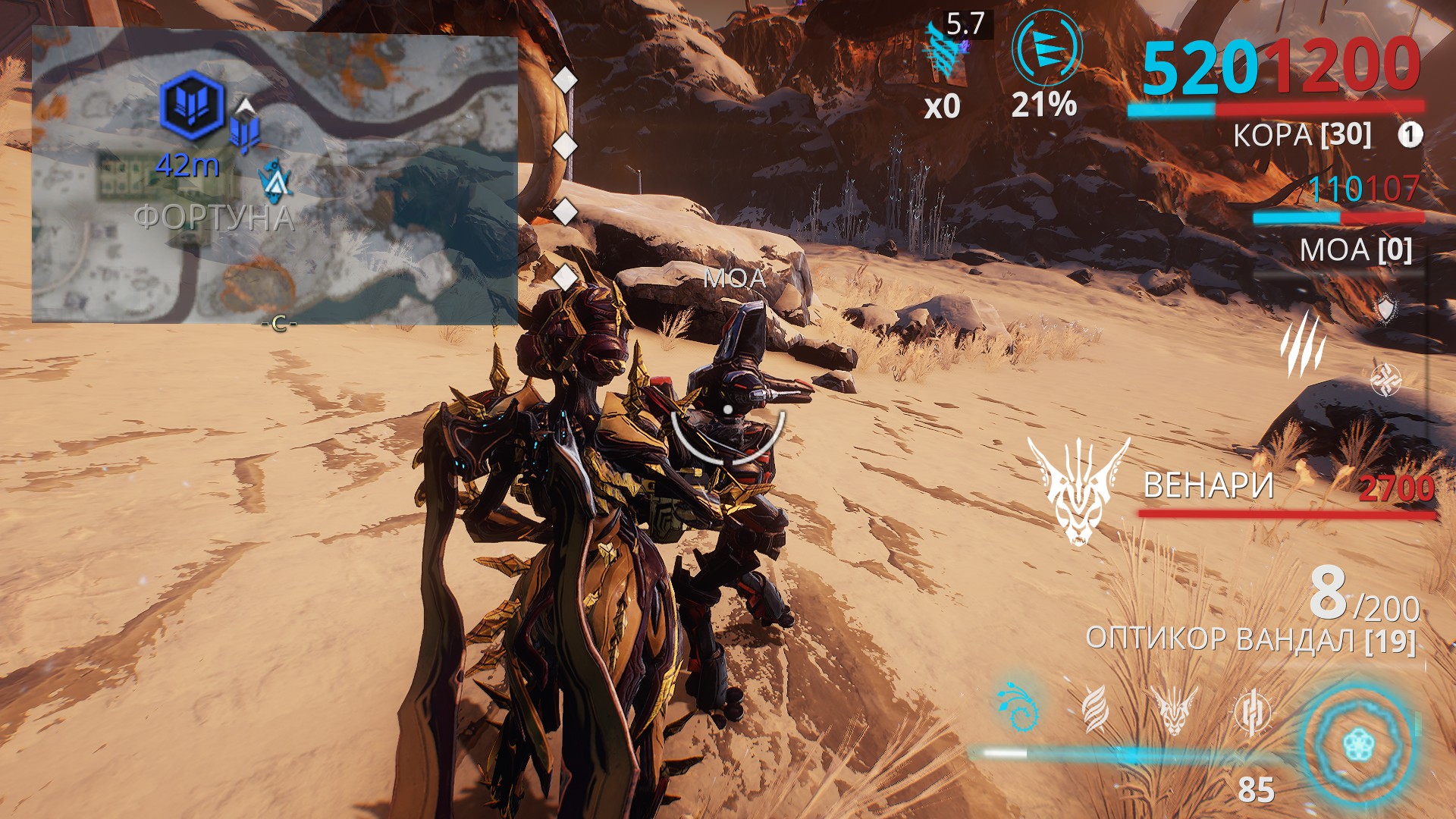Select the small shield buff icon

(1386, 309)
